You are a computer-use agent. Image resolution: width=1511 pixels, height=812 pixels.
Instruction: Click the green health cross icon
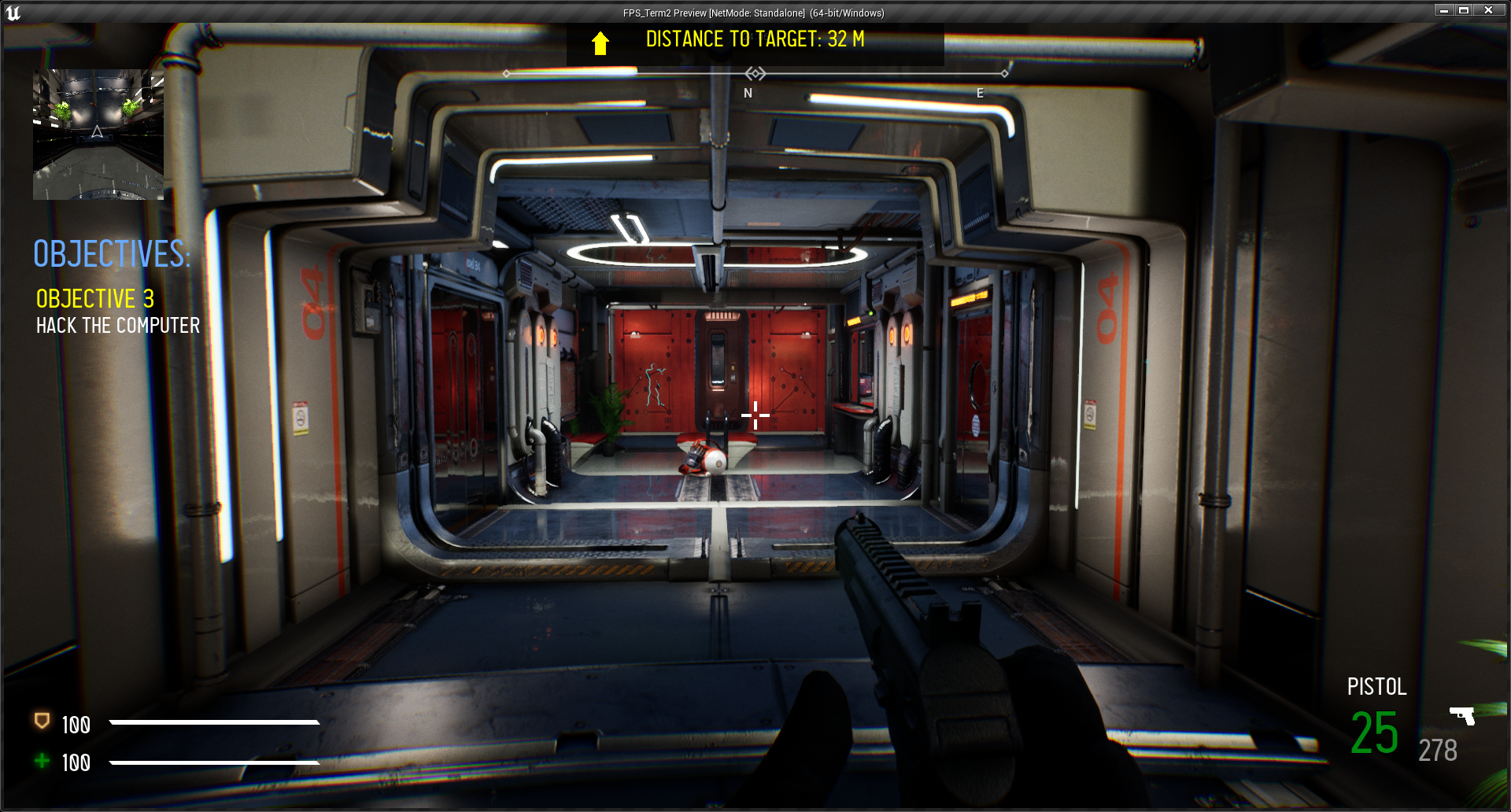point(42,760)
